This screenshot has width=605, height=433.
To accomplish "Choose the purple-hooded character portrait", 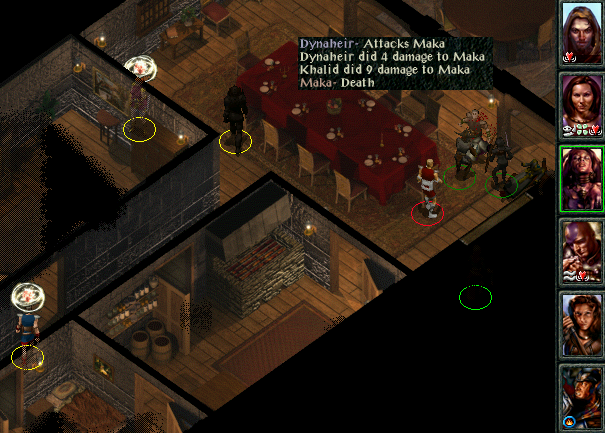I will click(581, 250).
